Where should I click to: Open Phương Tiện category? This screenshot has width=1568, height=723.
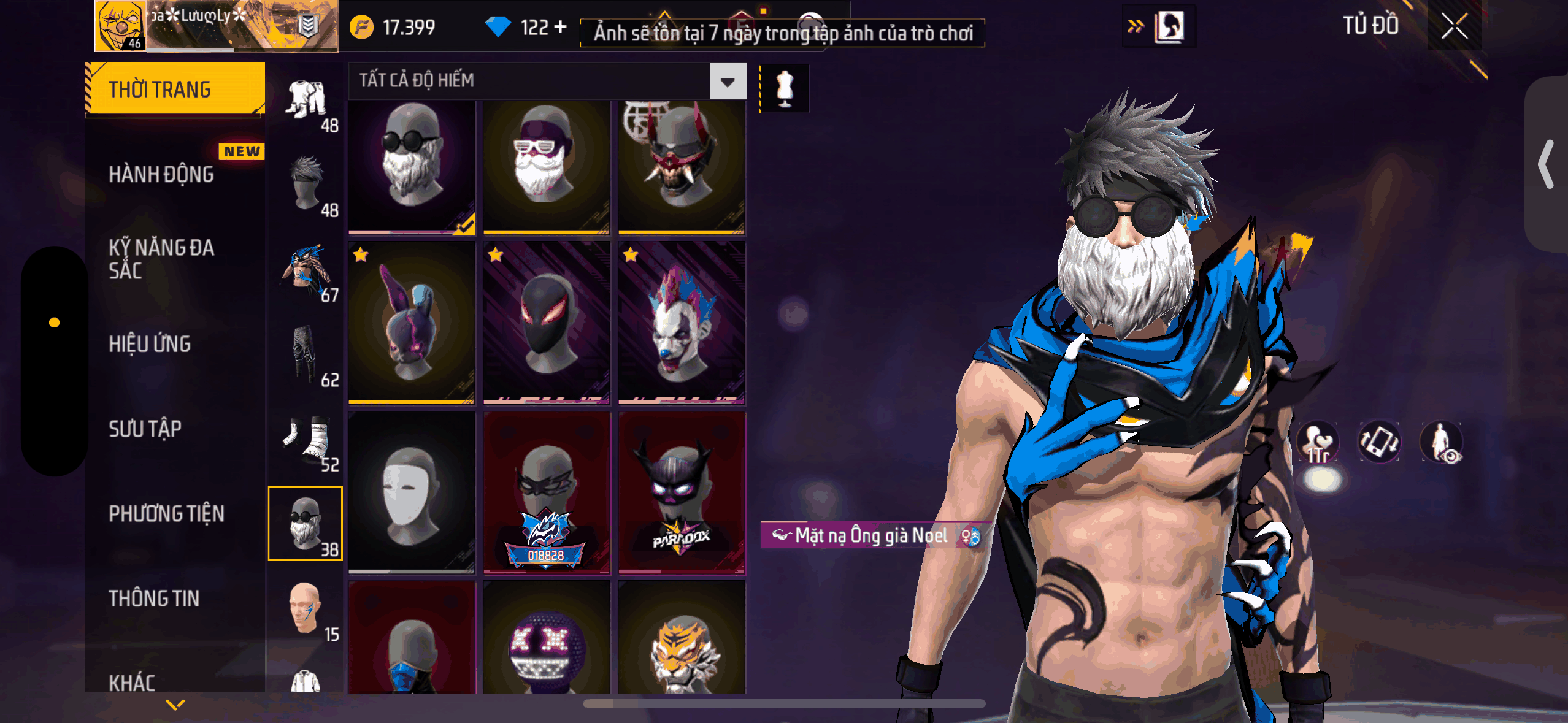[x=166, y=513]
